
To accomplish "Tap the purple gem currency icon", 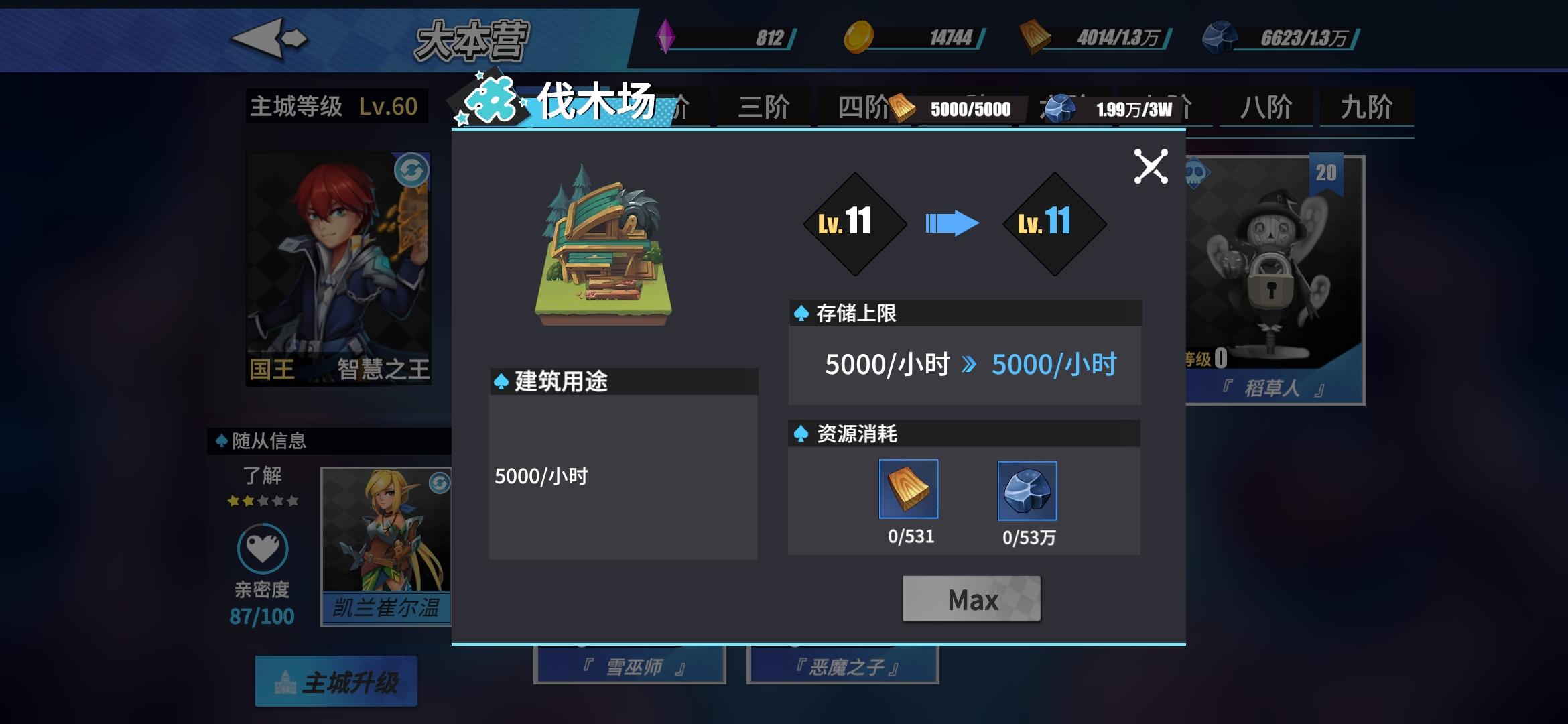I will (666, 39).
